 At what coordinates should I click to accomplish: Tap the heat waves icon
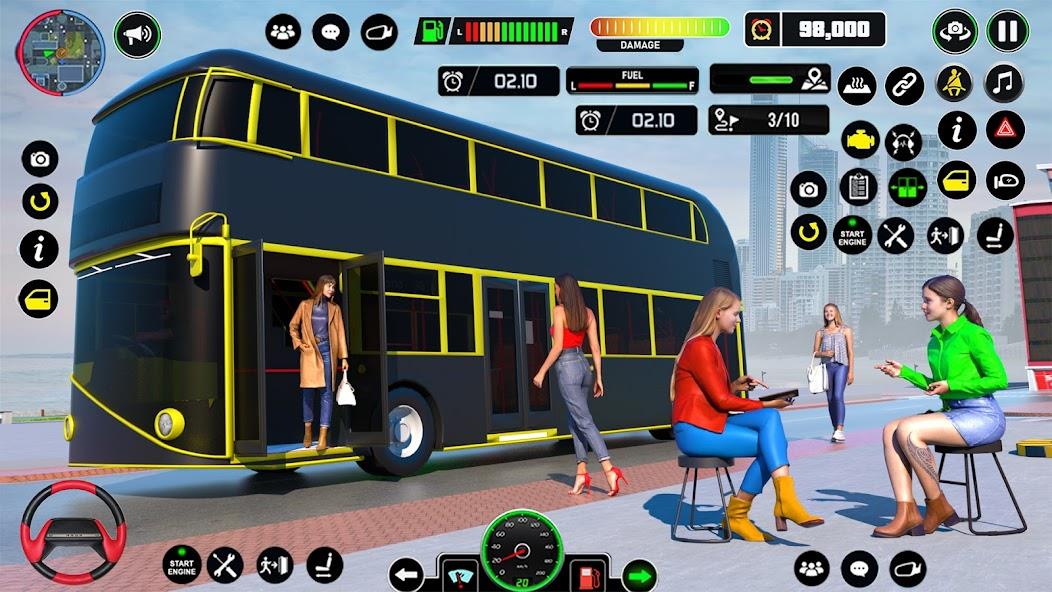[857, 85]
